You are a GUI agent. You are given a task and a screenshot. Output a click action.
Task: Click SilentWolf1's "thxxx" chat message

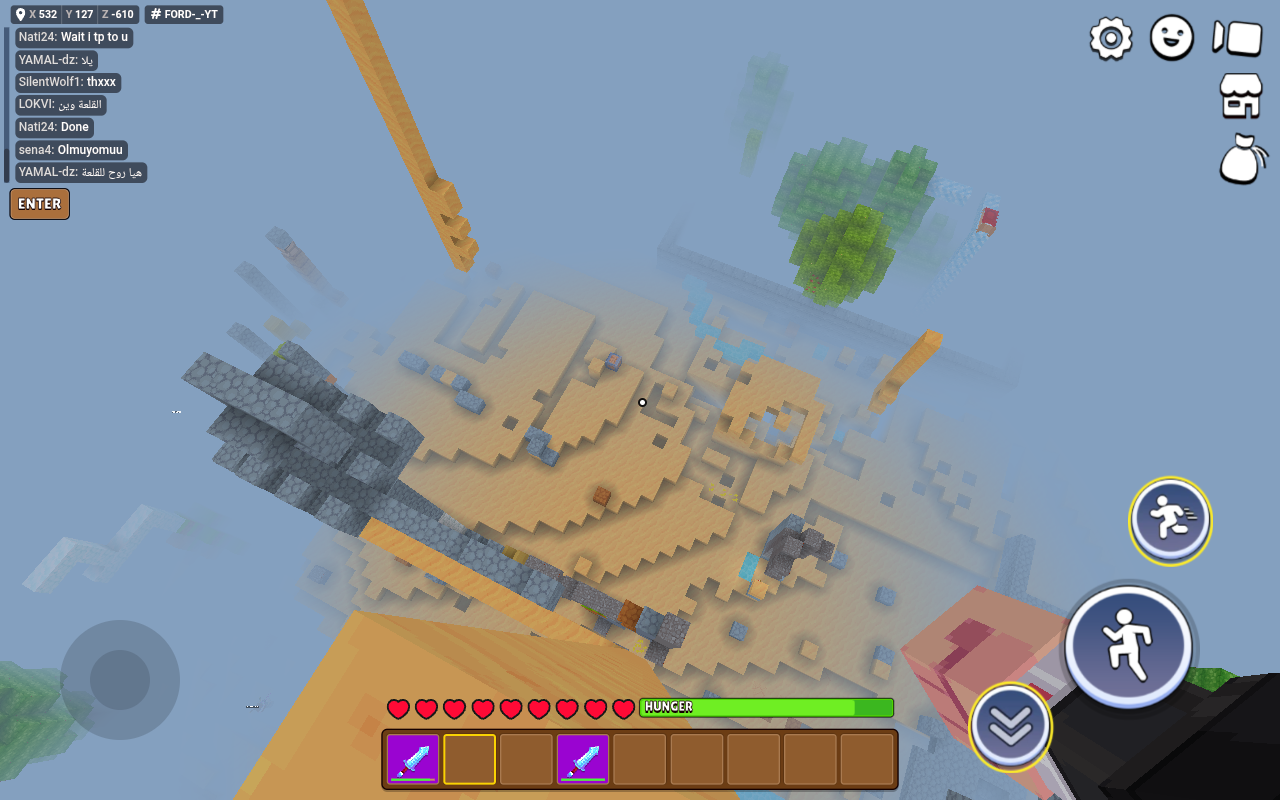(x=69, y=82)
